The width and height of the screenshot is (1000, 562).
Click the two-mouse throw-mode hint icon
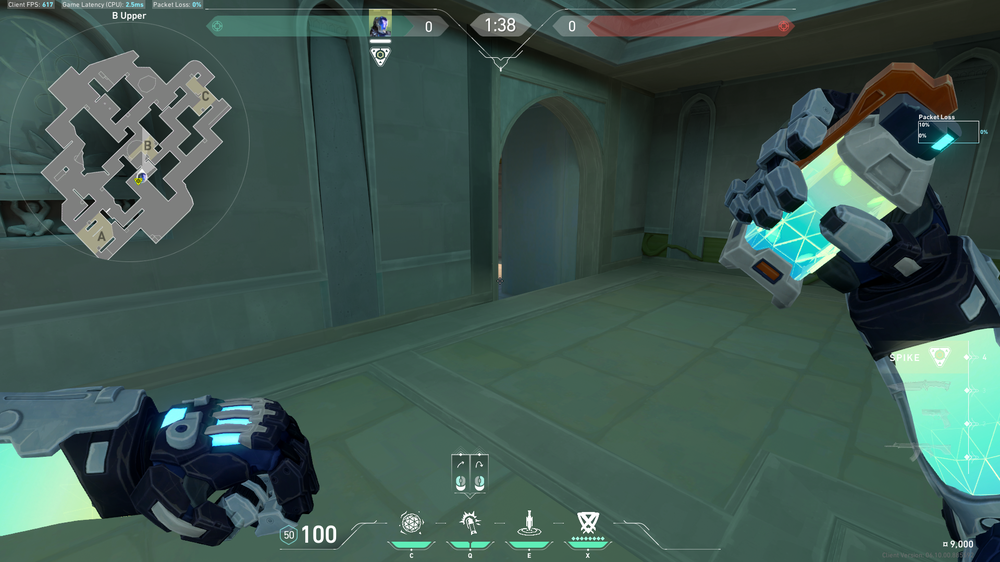tap(469, 473)
